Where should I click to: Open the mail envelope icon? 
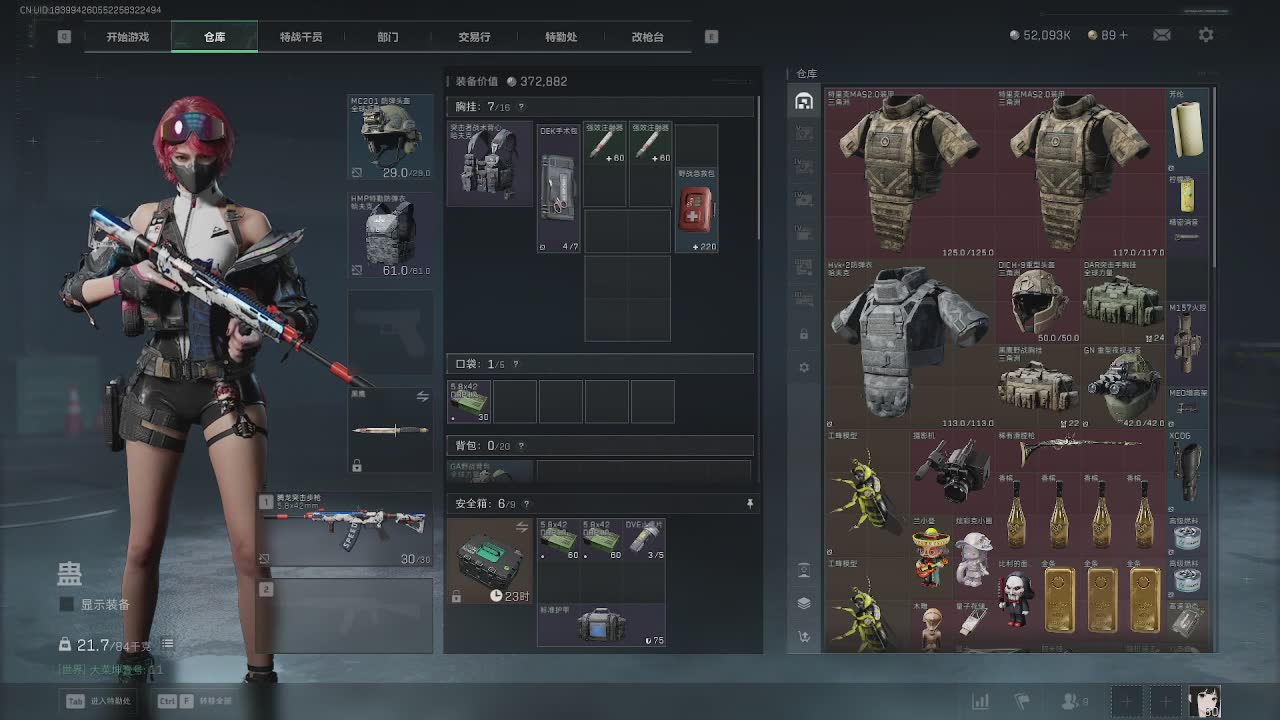pos(1161,35)
